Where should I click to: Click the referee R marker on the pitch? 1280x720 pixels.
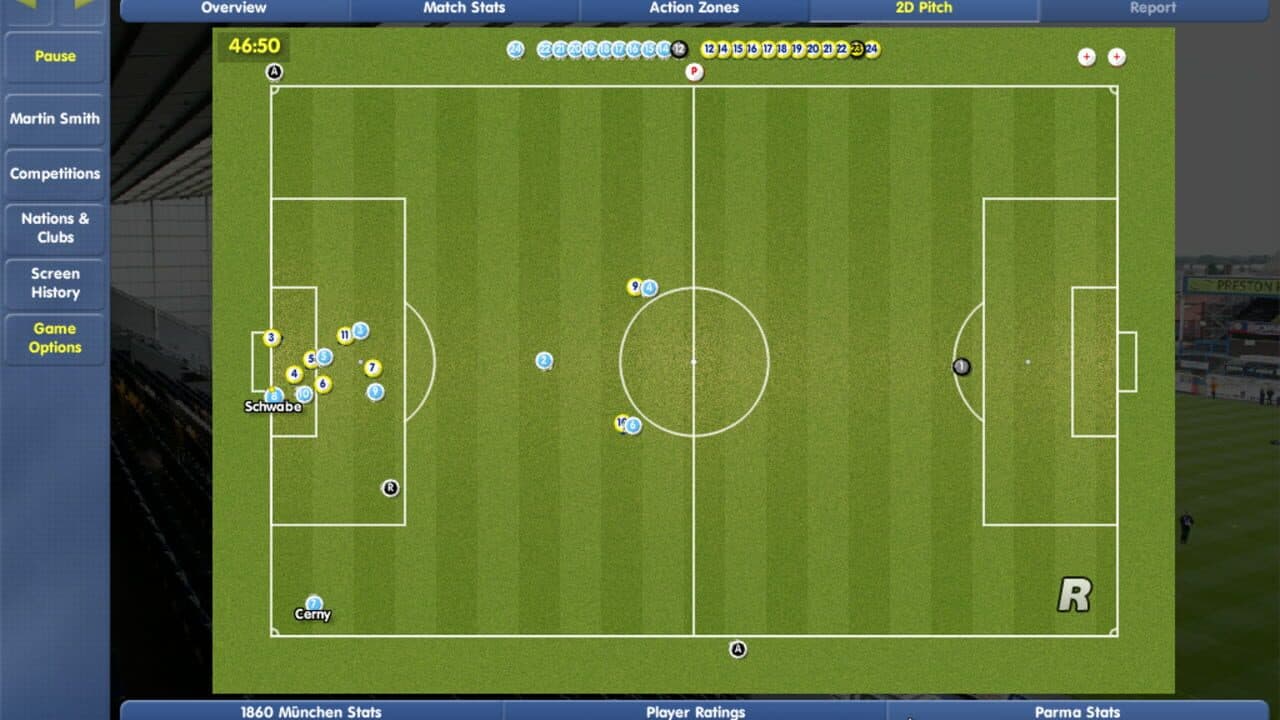pyautogui.click(x=389, y=488)
